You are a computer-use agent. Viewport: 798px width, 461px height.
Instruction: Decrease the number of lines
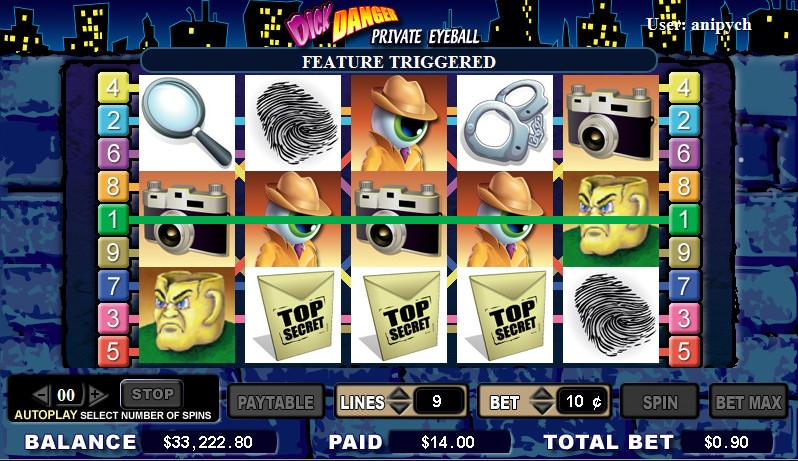[x=398, y=410]
